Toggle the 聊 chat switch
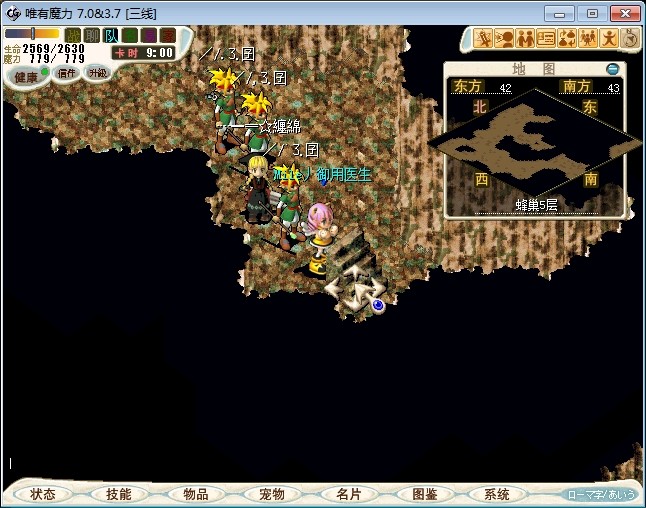Viewport: 646px width, 508px height. pyautogui.click(x=92, y=35)
